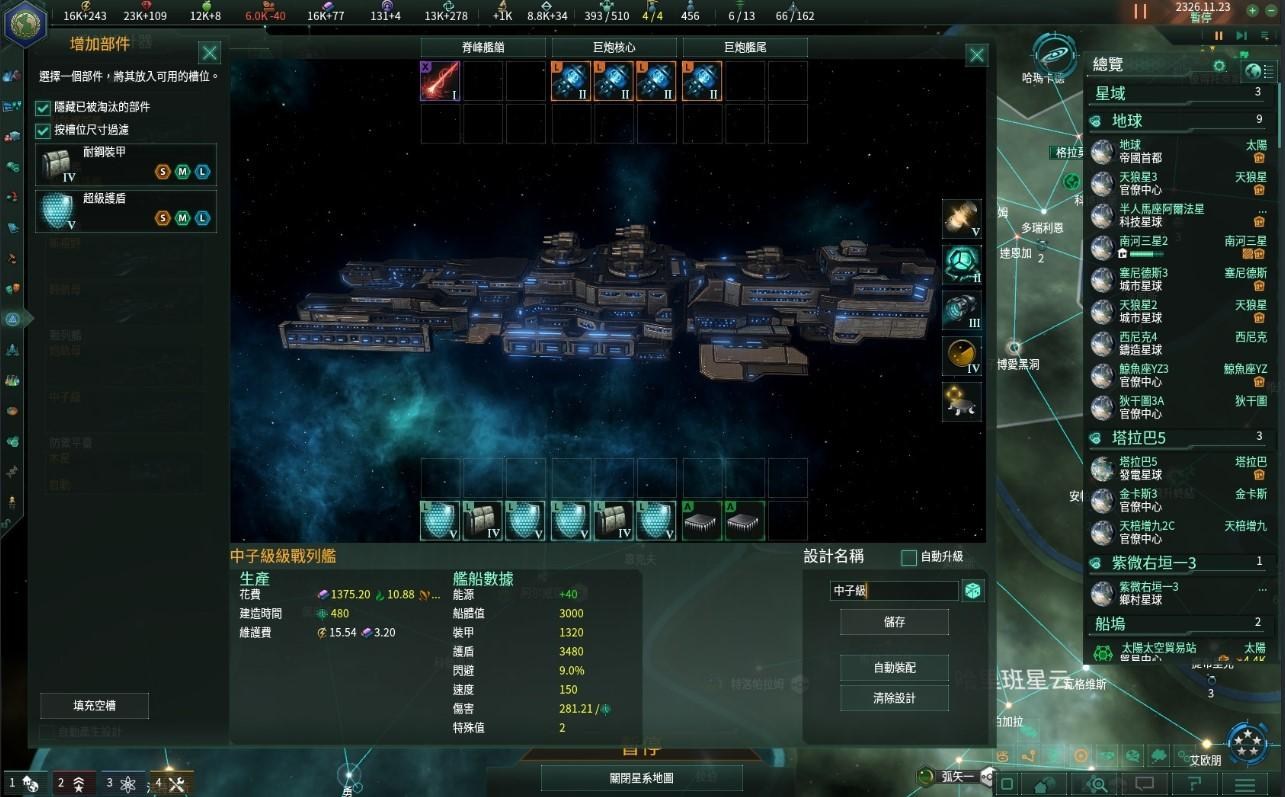Toggle 按槽位尺寸過濾 filter checkbox

pos(43,130)
